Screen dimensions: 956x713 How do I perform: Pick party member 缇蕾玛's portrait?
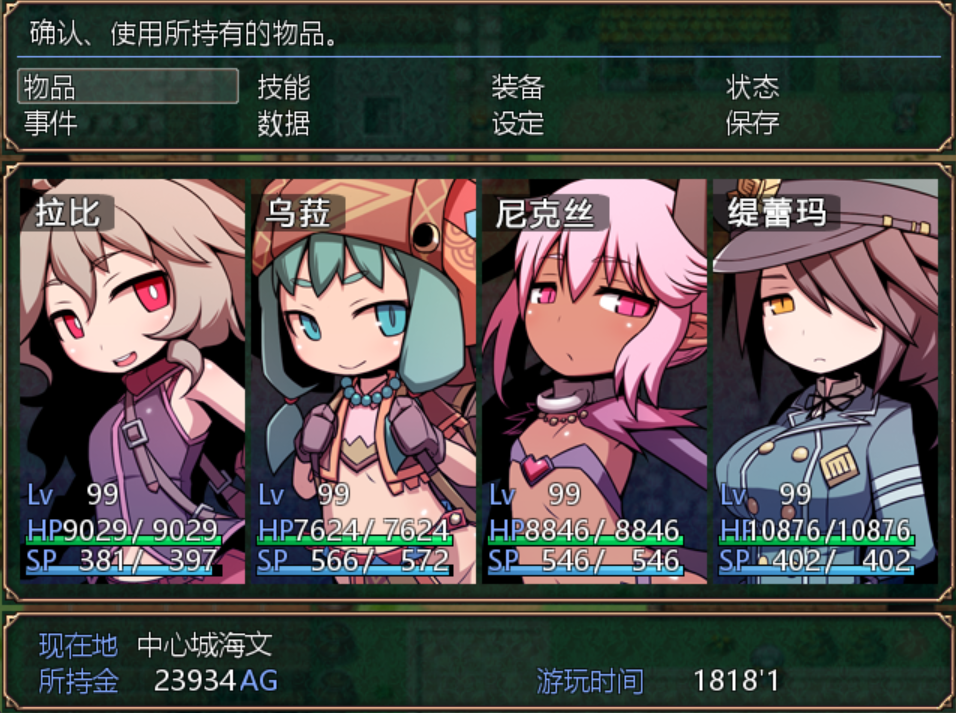pyautogui.click(x=825, y=380)
